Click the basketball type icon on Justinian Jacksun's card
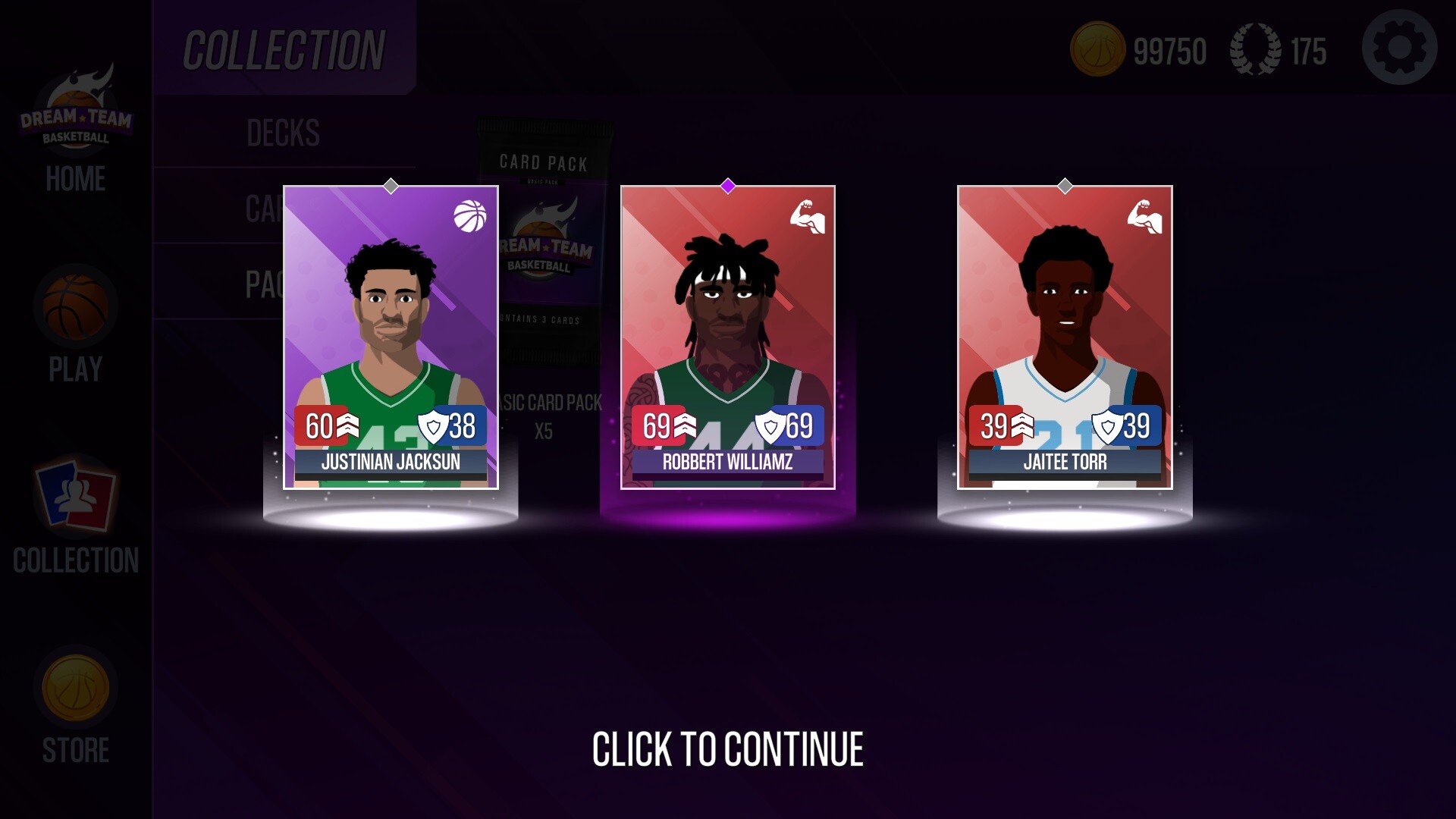The width and height of the screenshot is (1456, 819). point(470,215)
